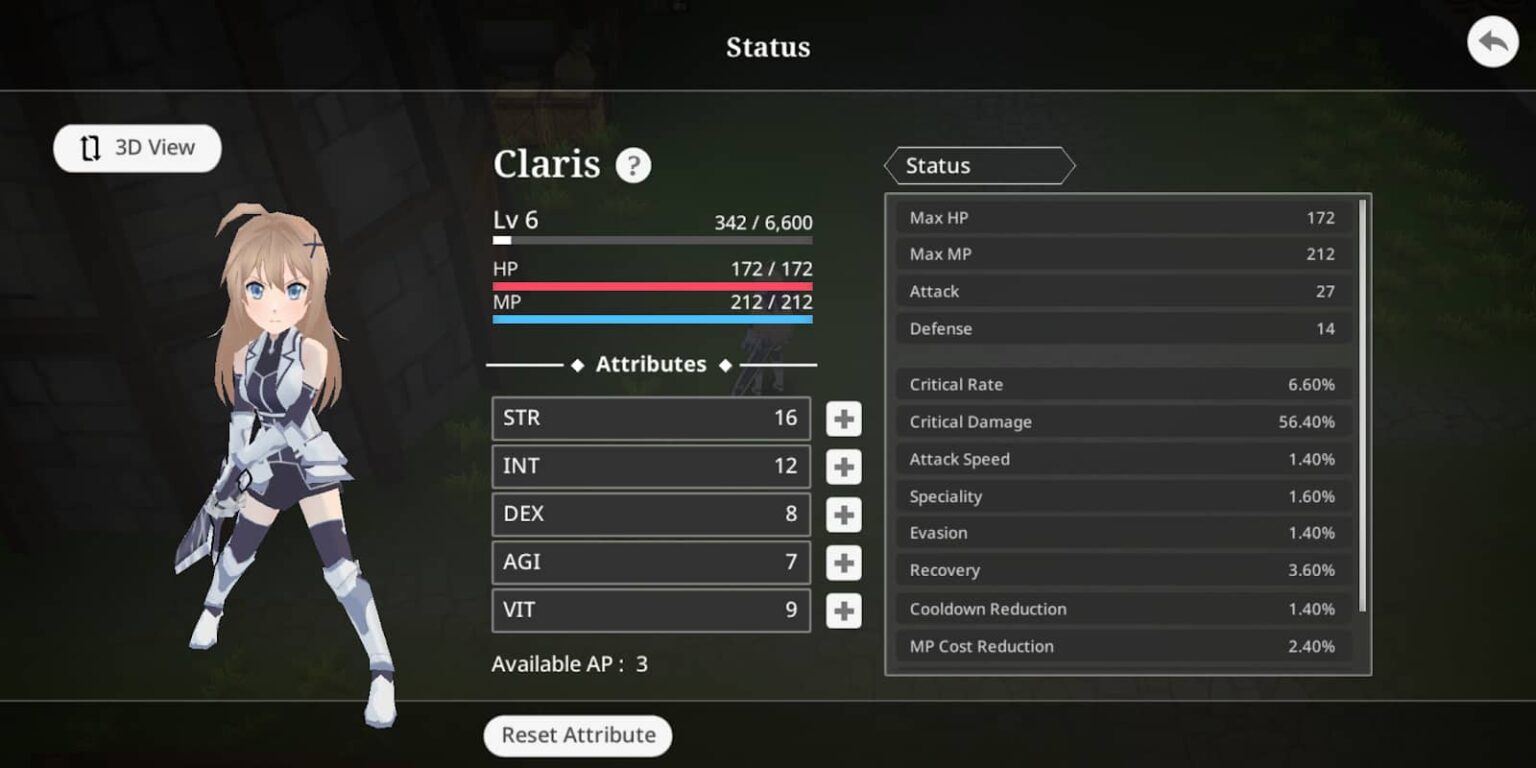Go back using the return arrow button
This screenshot has height=768, width=1536.
[x=1492, y=43]
